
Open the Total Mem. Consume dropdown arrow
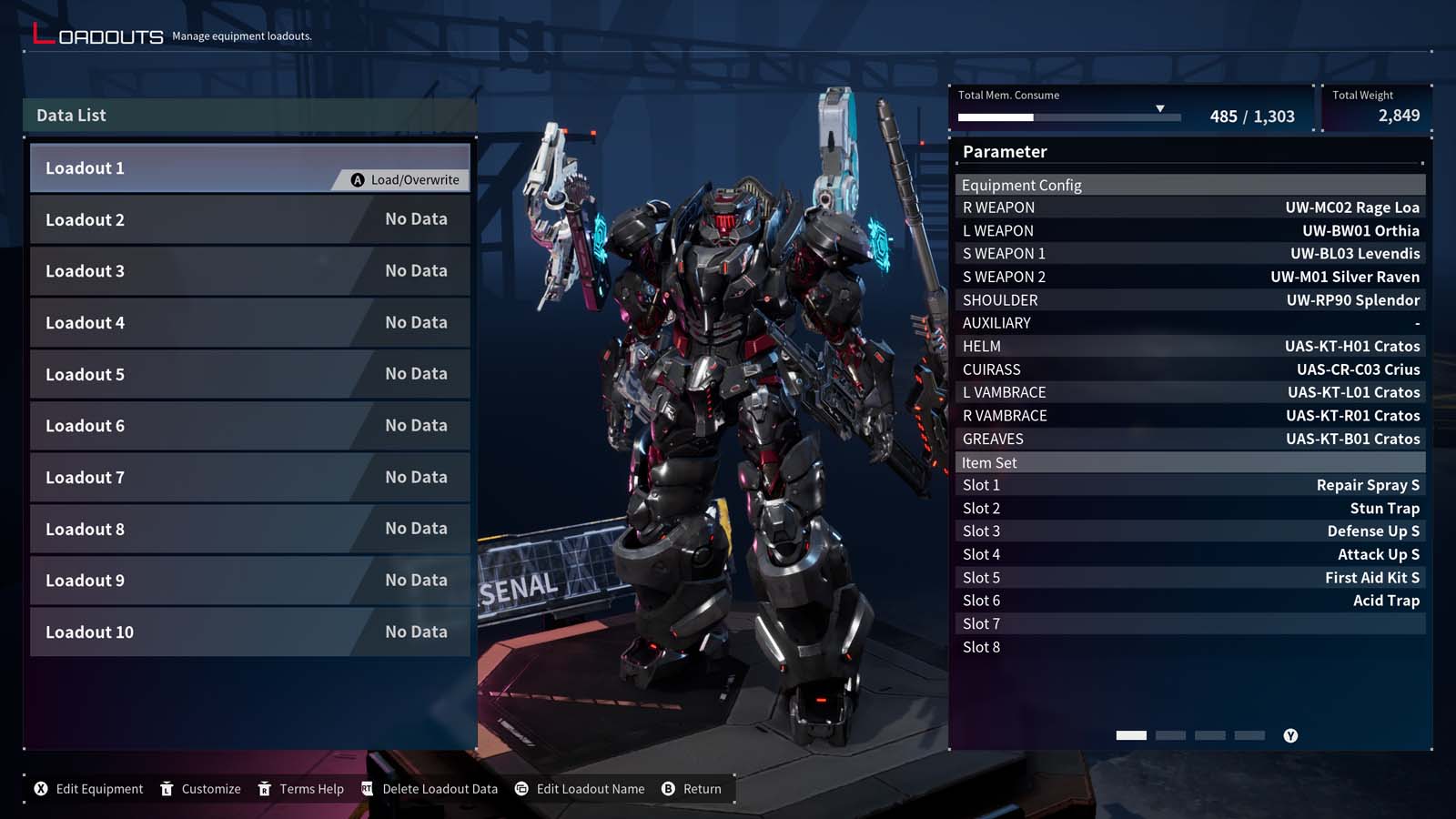coord(1161,106)
